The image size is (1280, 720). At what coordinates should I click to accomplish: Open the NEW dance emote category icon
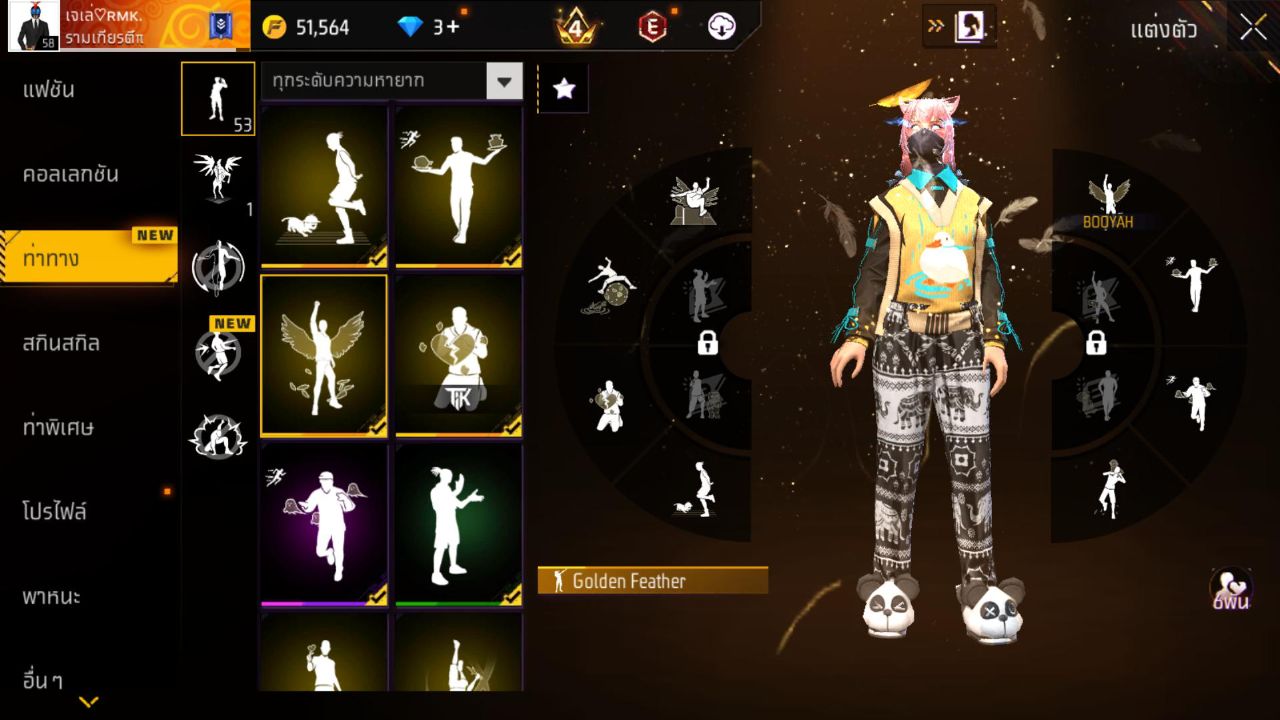tap(218, 350)
